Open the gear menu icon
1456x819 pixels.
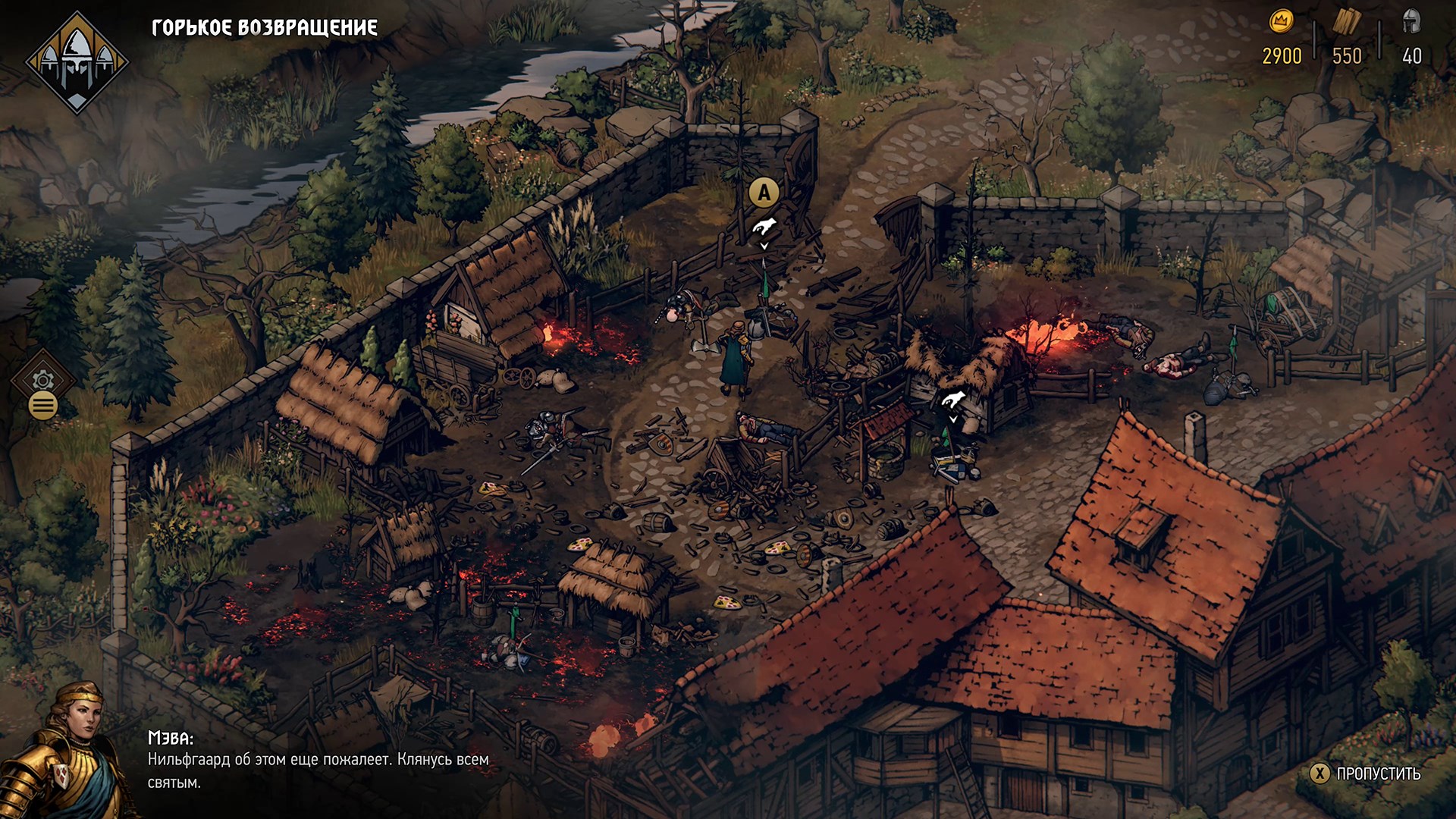pos(43,381)
